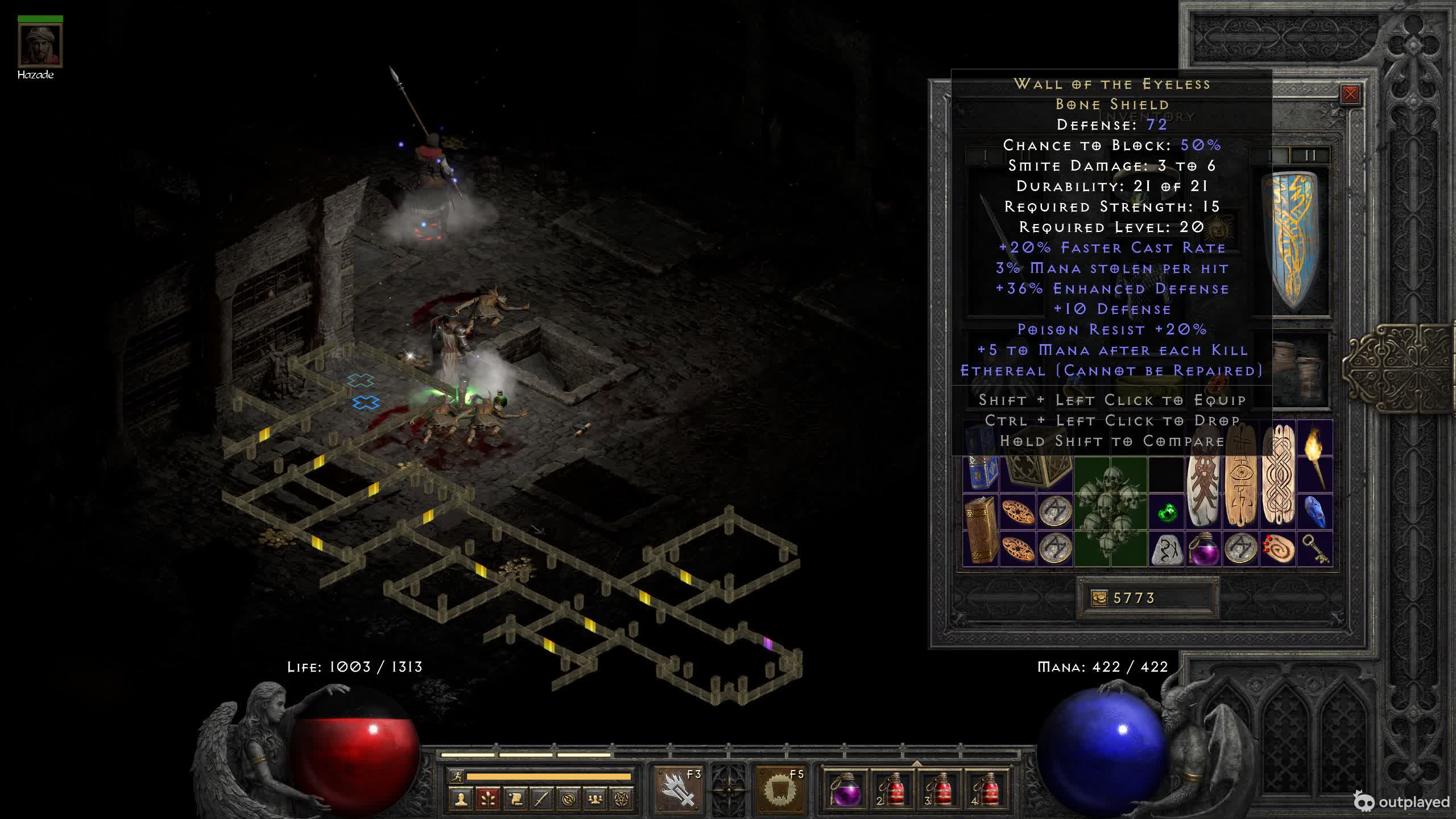Open the character stats mini-panel button

461,799
